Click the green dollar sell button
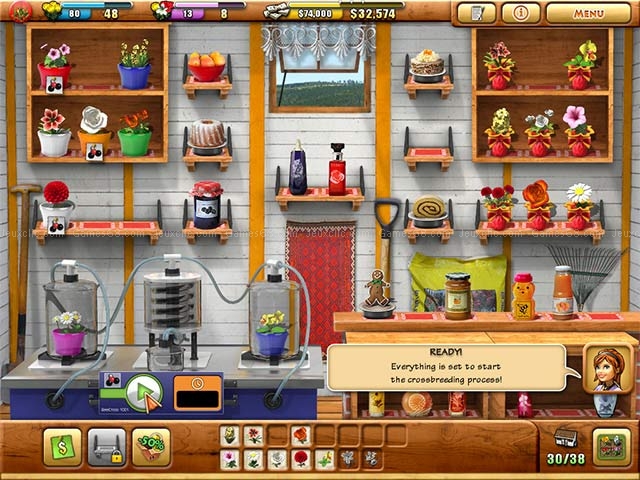This screenshot has height=480, width=640. [x=62, y=447]
